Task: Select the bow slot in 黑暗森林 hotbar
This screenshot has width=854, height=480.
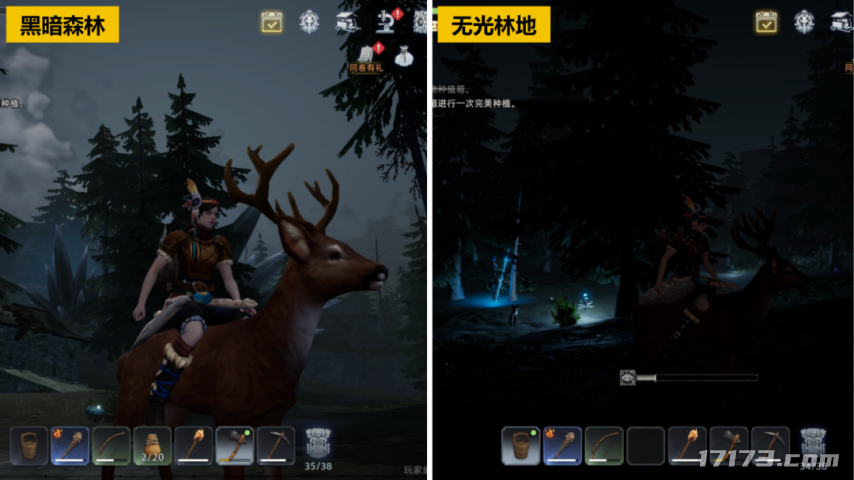Action: 111,445
